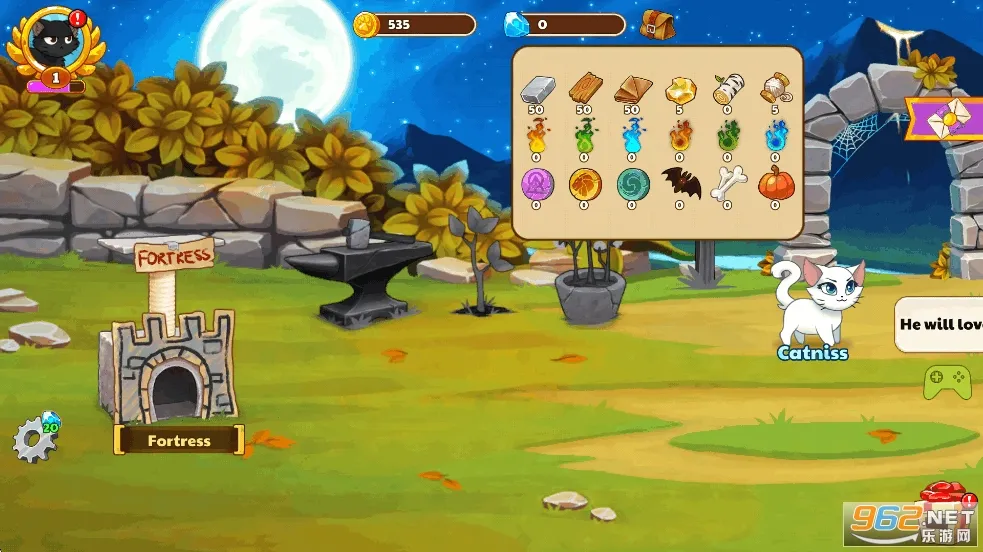The height and width of the screenshot is (552, 983).
Task: Select the gold nugget resource
Action: (680, 88)
